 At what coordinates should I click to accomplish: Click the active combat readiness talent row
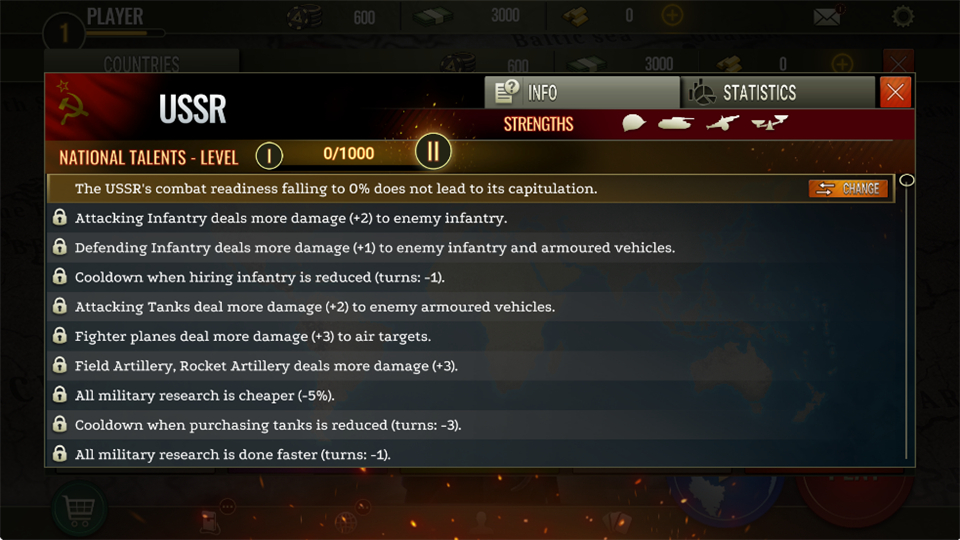336,188
